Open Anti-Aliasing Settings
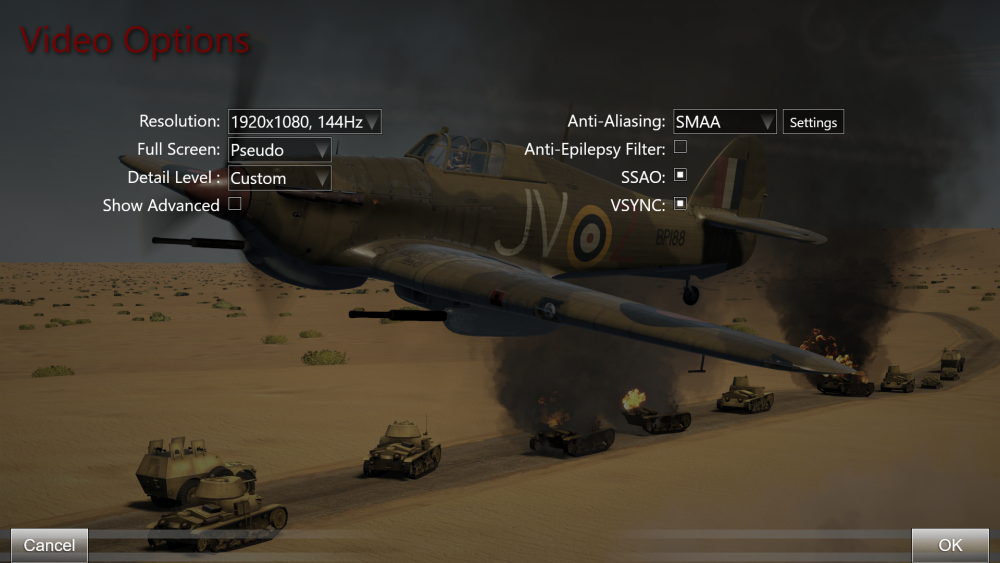 point(813,122)
